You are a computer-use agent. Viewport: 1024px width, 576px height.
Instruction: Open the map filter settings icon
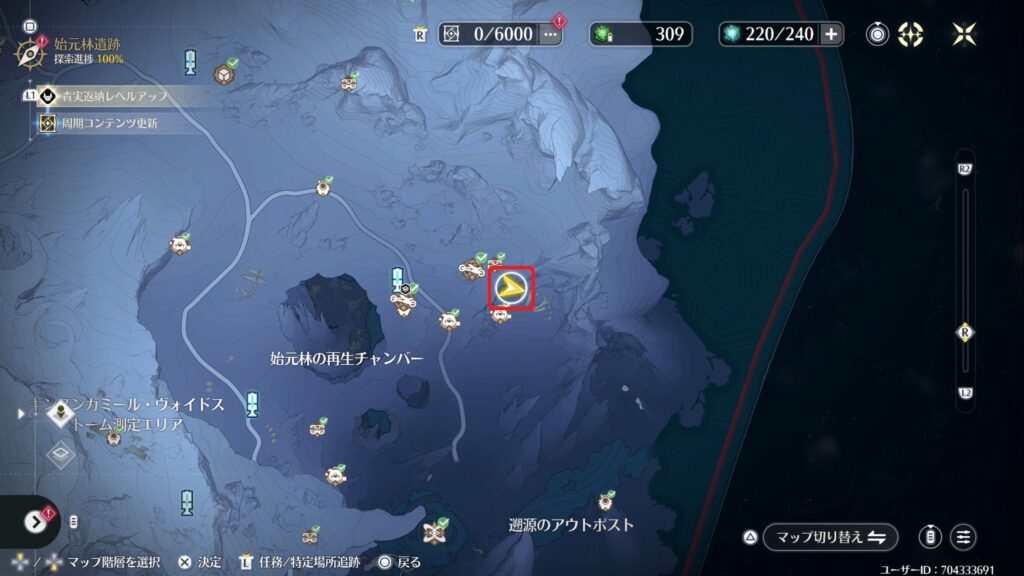963,537
